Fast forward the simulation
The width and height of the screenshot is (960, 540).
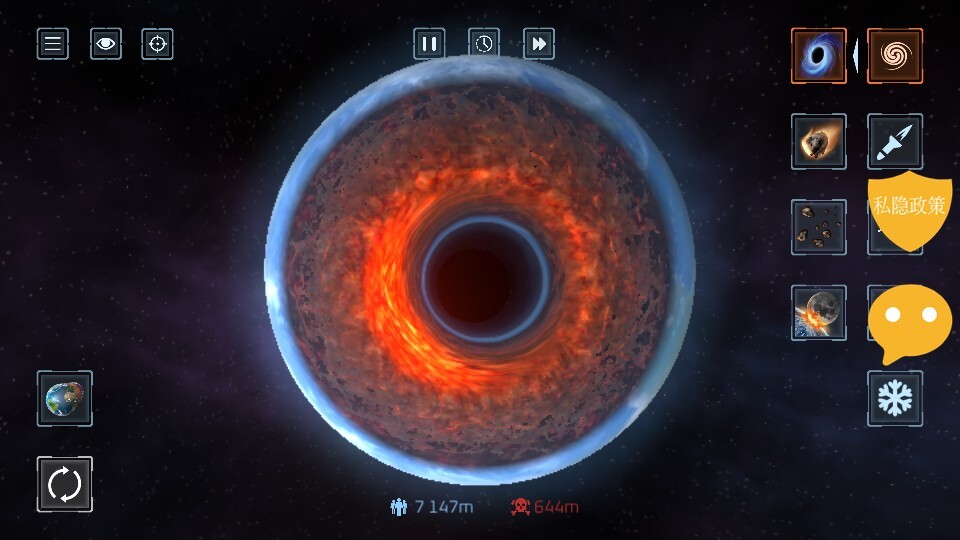pos(539,44)
